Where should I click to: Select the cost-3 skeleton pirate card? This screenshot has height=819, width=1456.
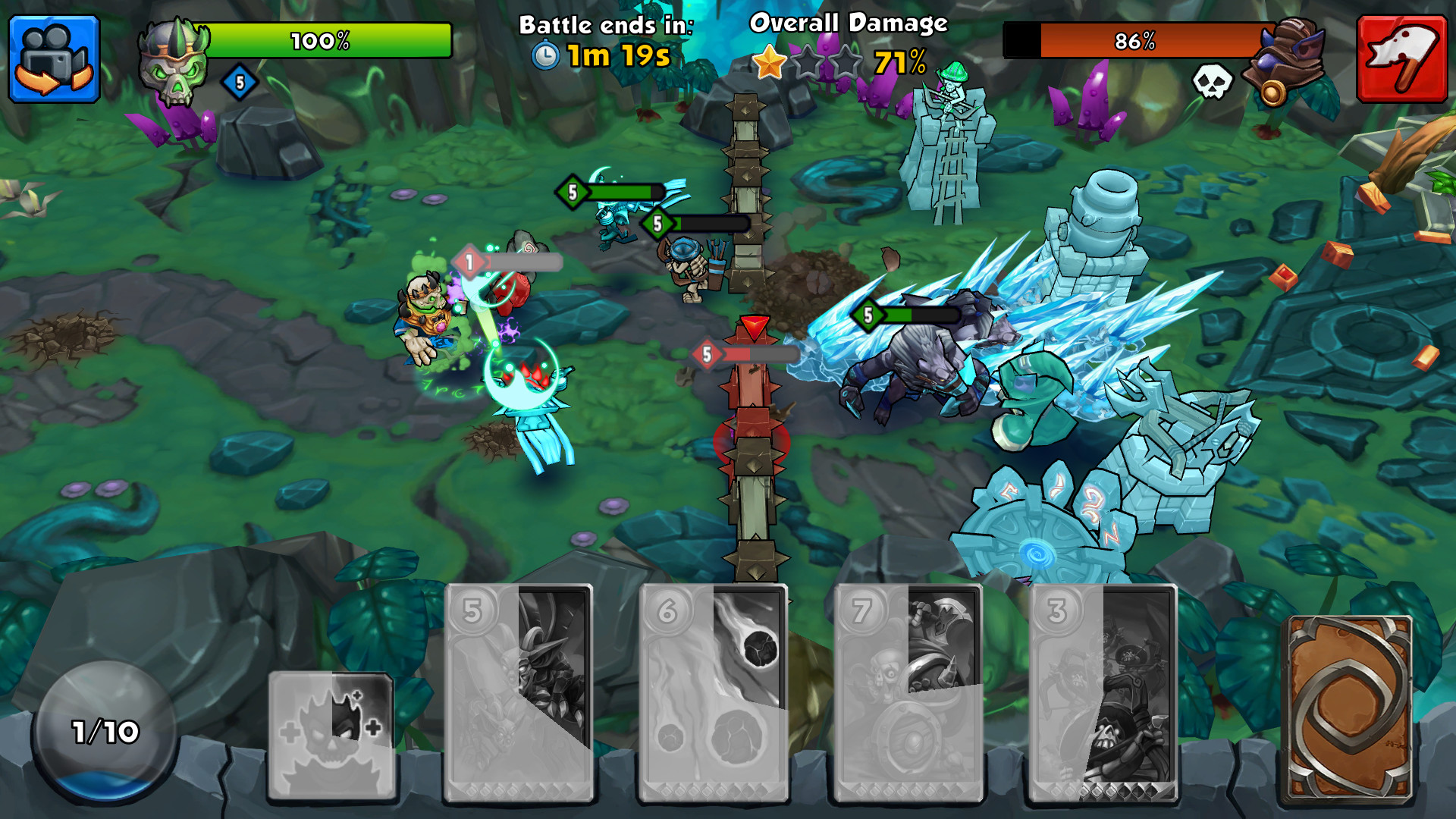[1103, 692]
